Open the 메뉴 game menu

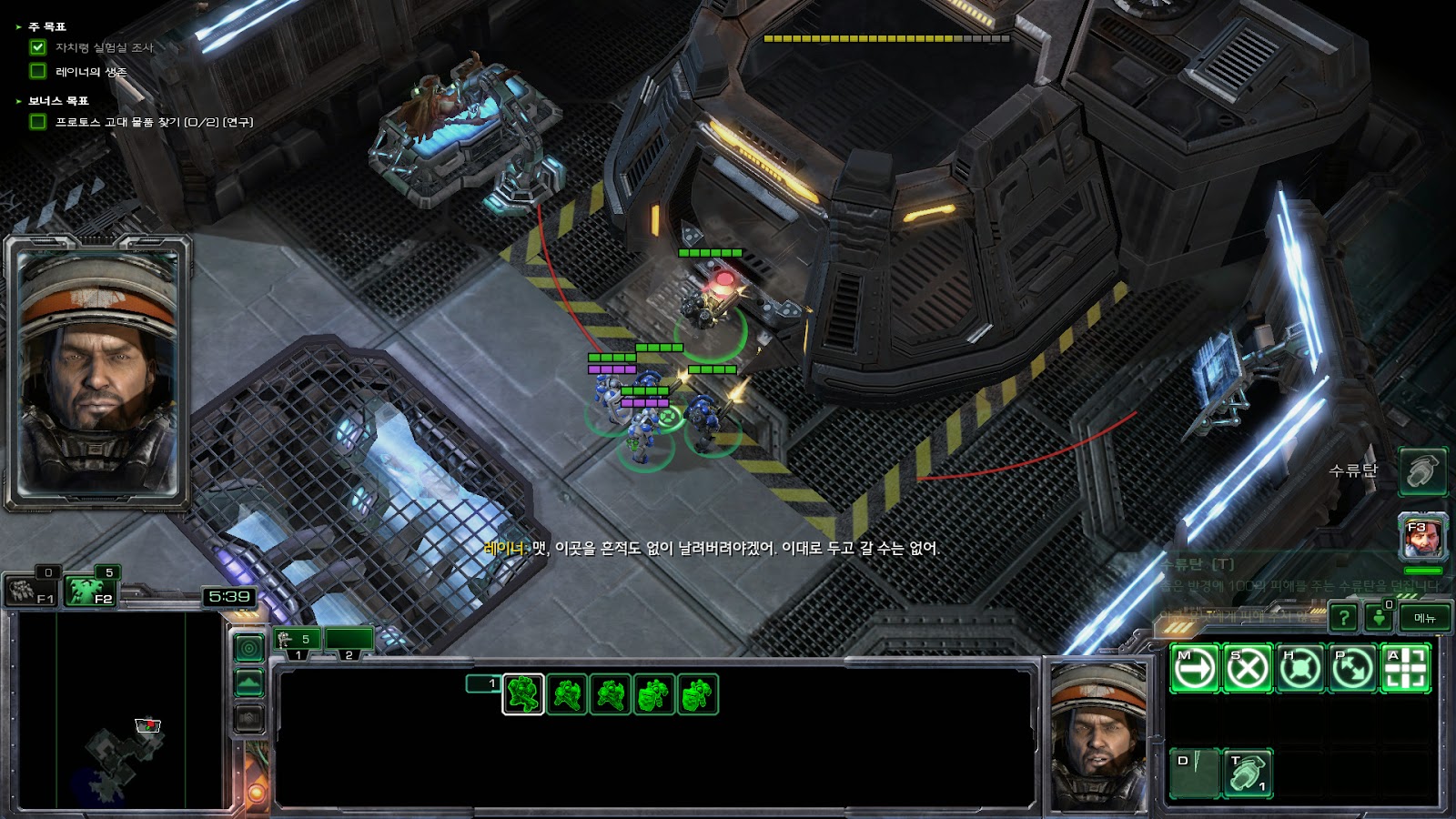click(1424, 618)
